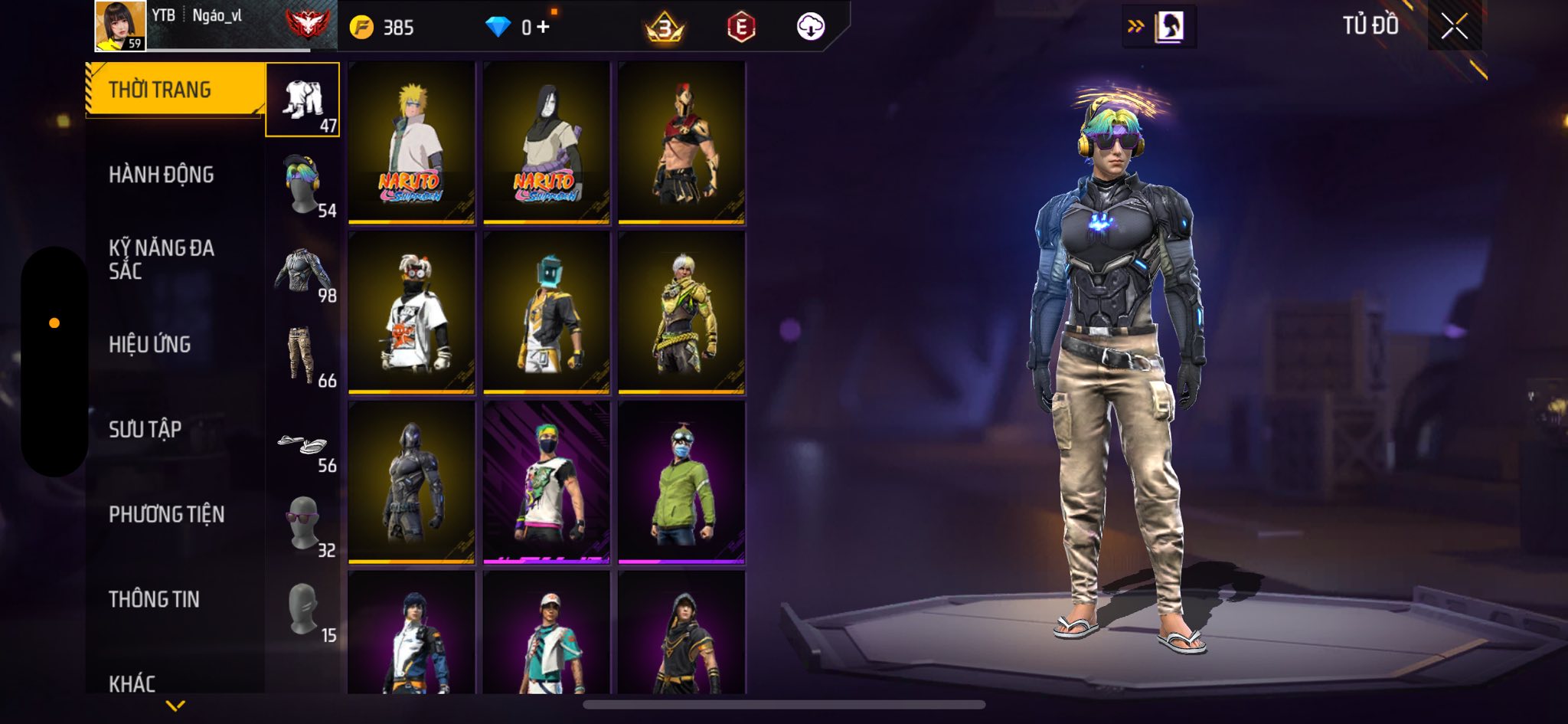The width and height of the screenshot is (1568, 724).
Task: Add diamonds with the plus button
Action: 543,28
